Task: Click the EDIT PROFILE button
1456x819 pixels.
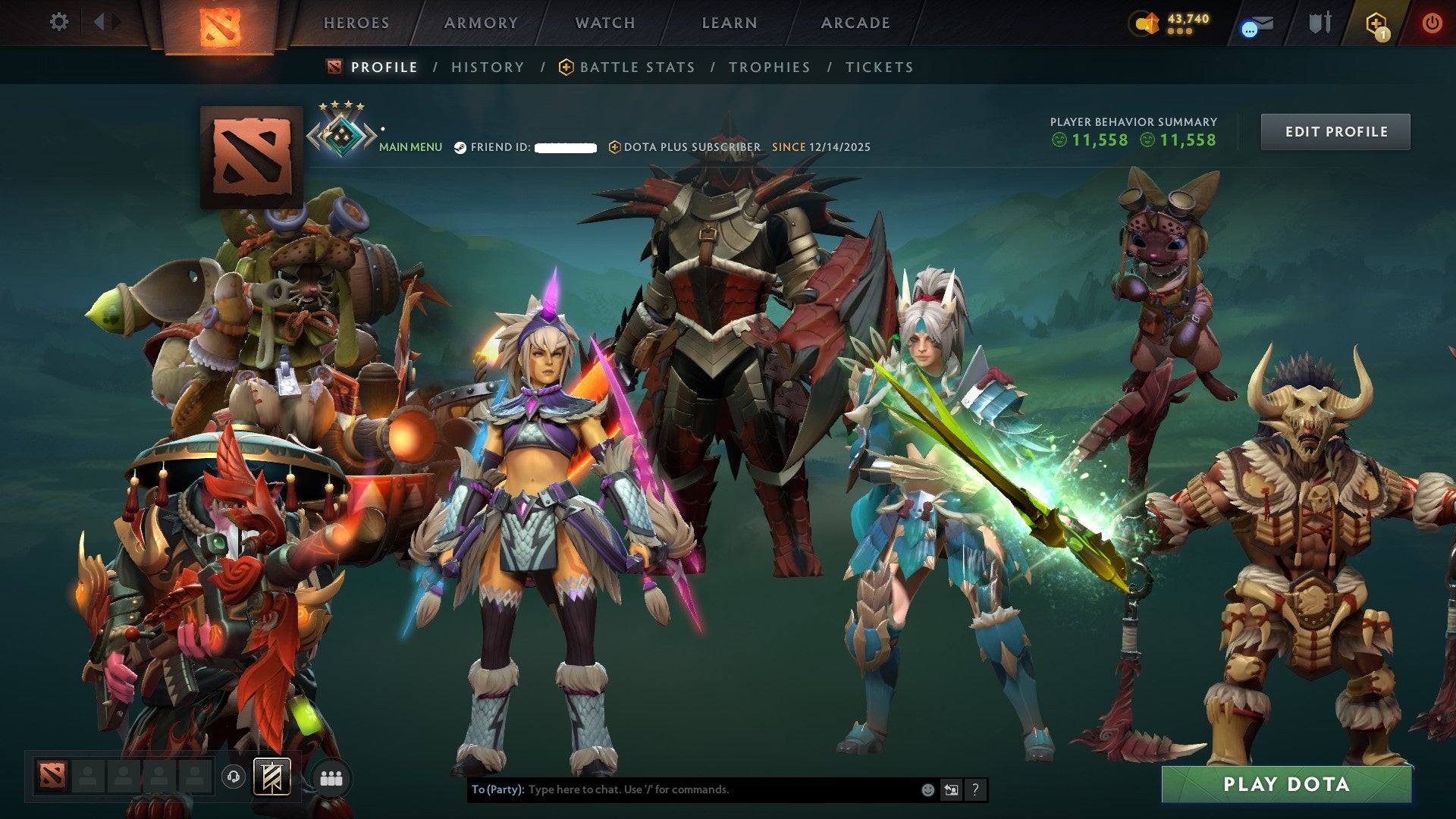Action: tap(1335, 130)
